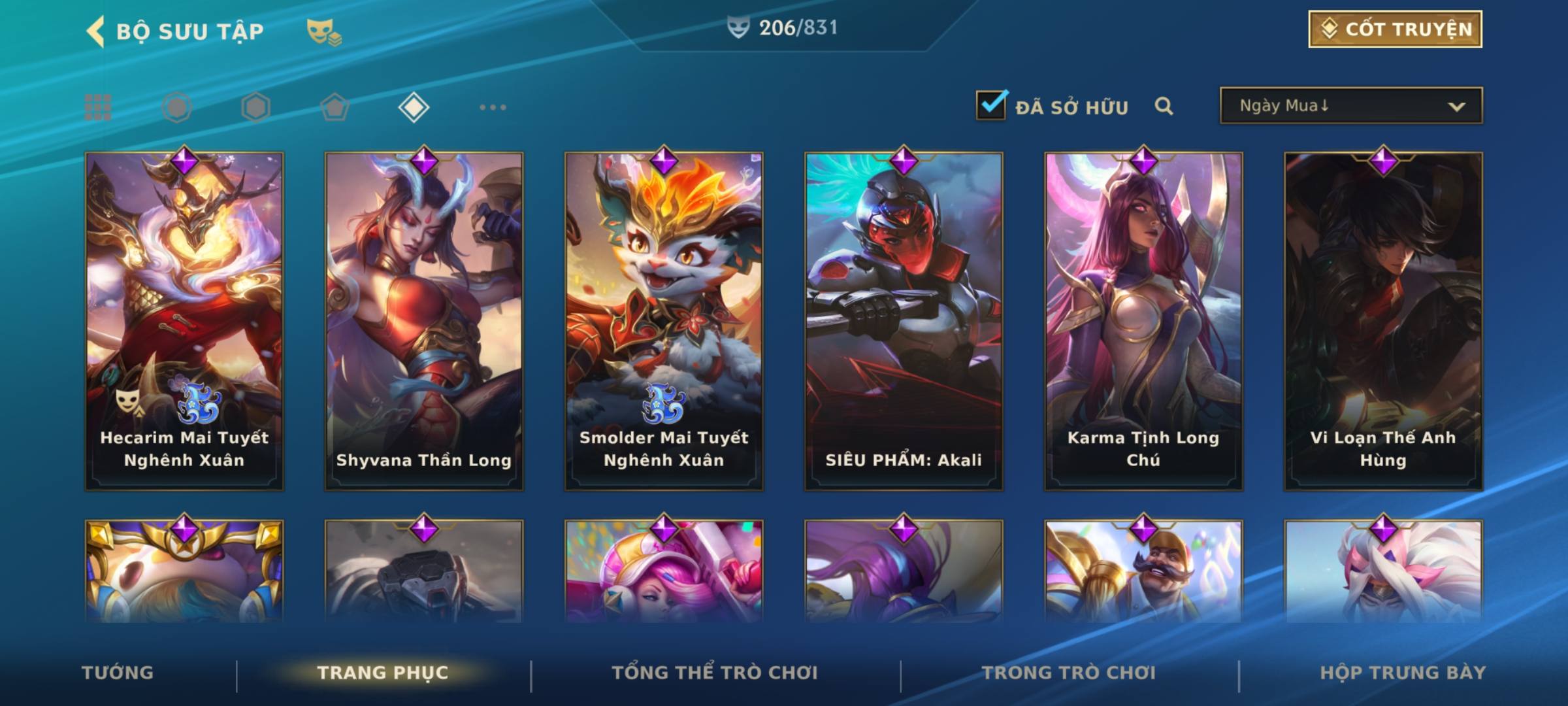The width and height of the screenshot is (1568, 706).
Task: Switch to the Trong Trò Chơi tab
Action: tap(1069, 673)
